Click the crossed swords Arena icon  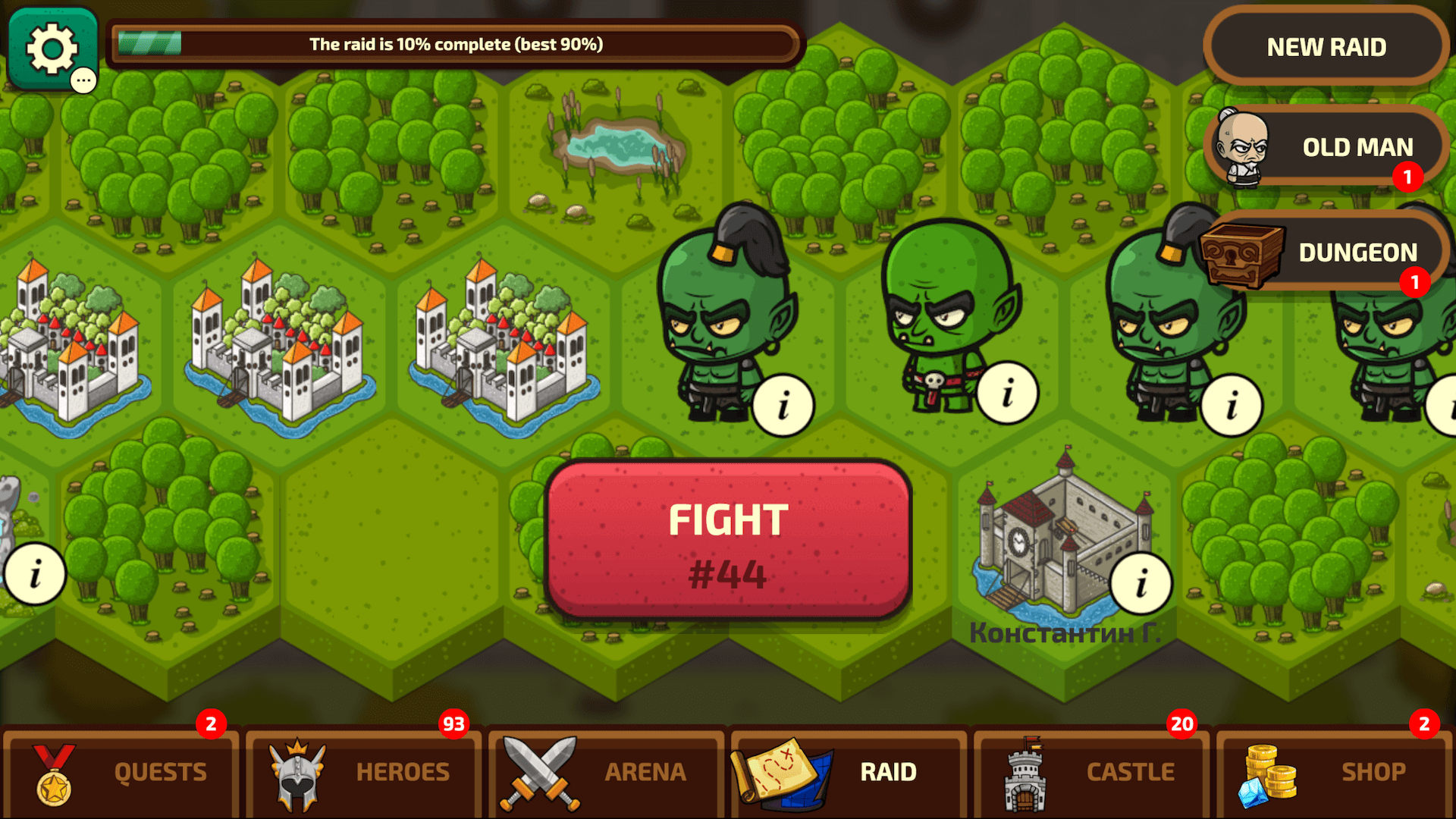tap(540, 771)
